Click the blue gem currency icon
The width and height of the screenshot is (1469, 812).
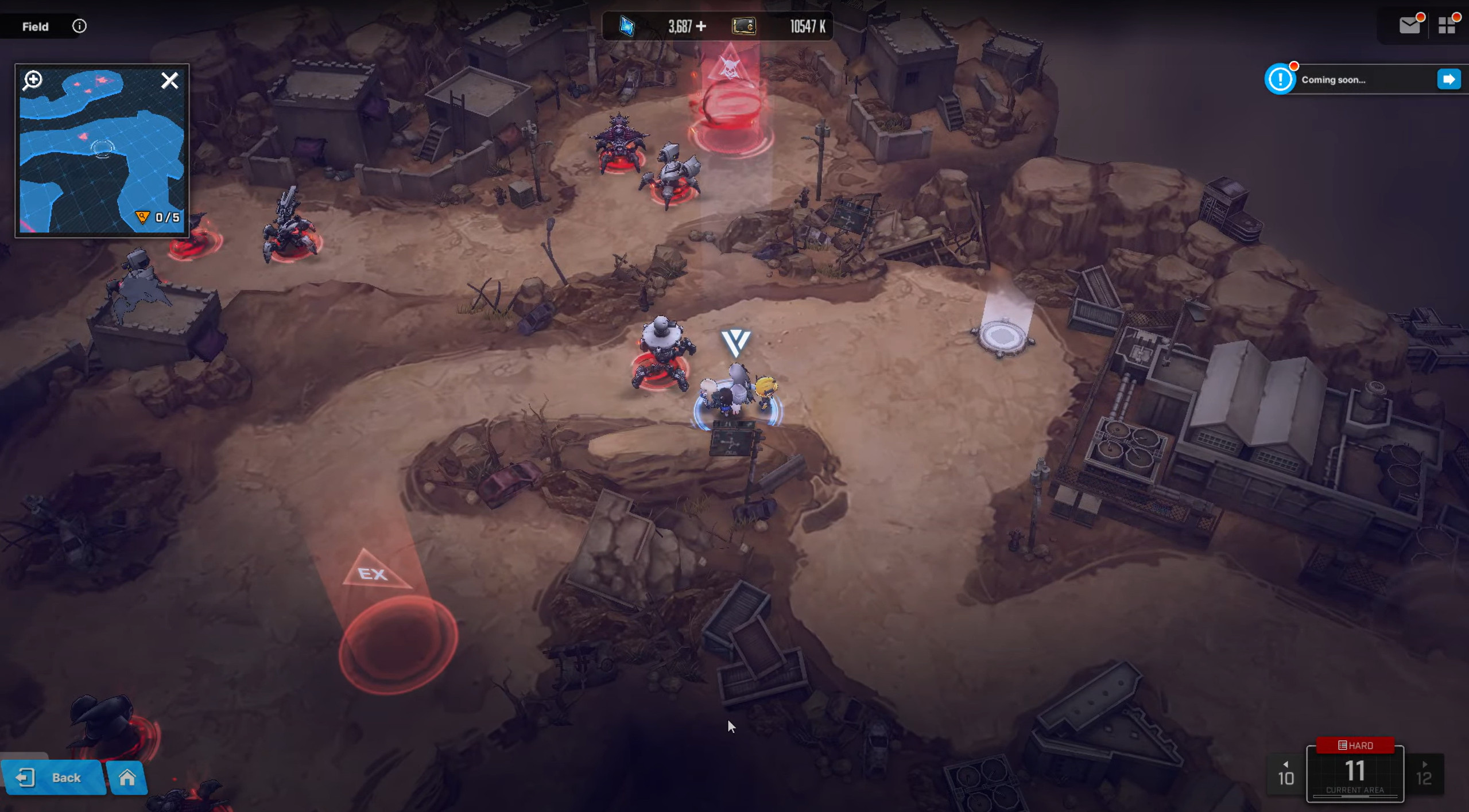click(627, 26)
